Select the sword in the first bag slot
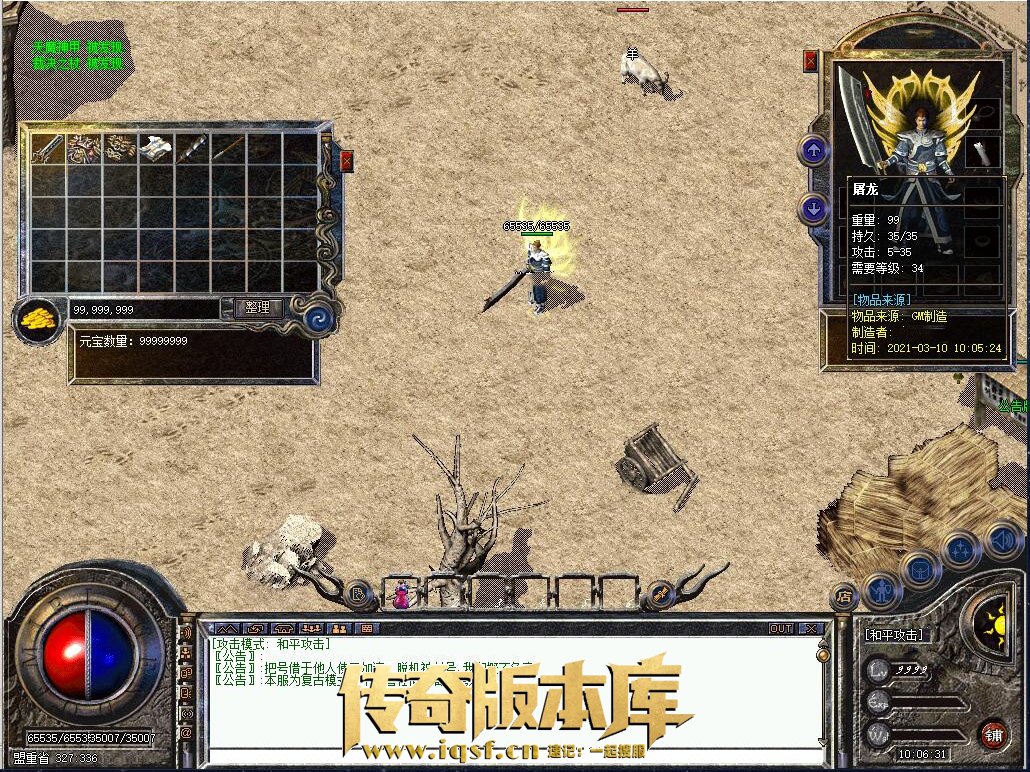This screenshot has width=1030, height=772. tap(48, 149)
